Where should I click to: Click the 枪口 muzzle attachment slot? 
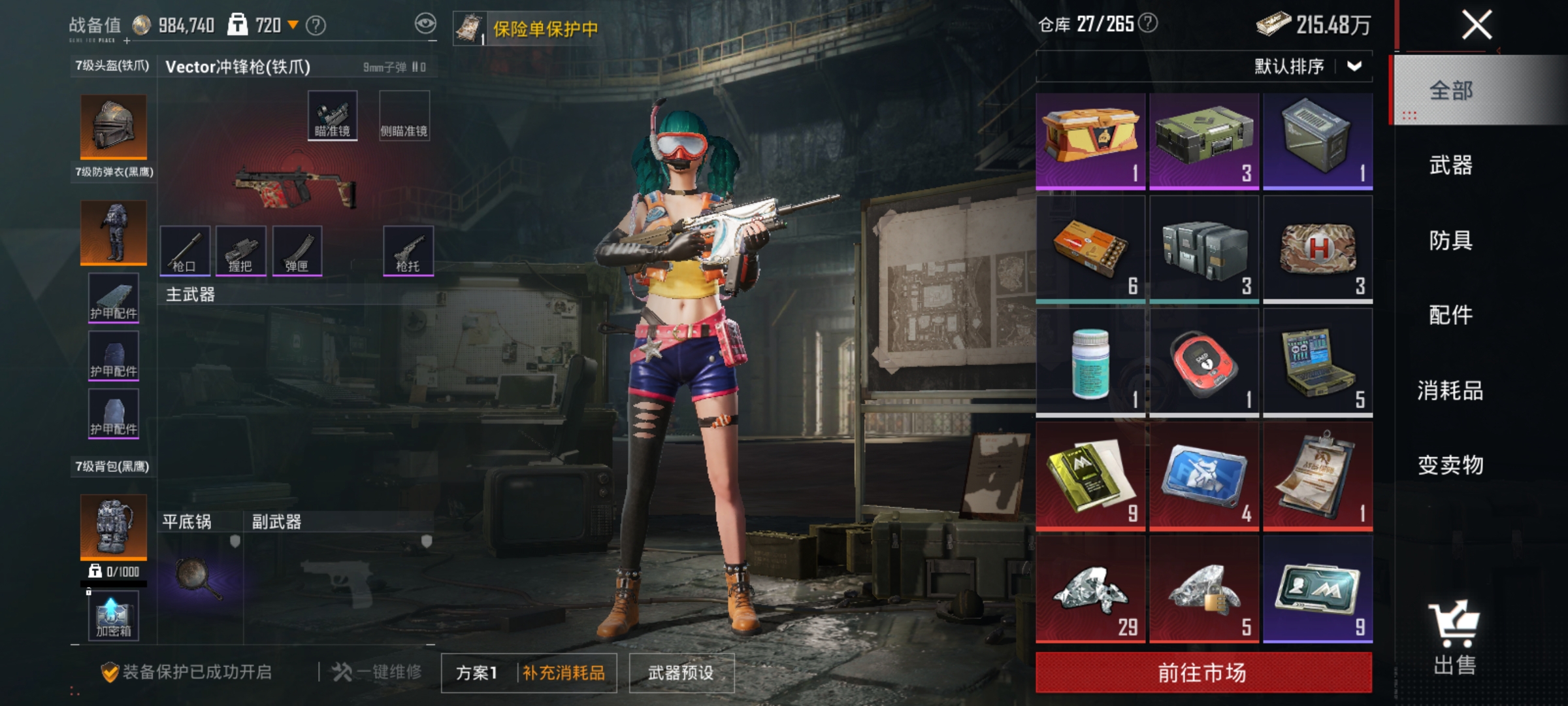[x=187, y=252]
